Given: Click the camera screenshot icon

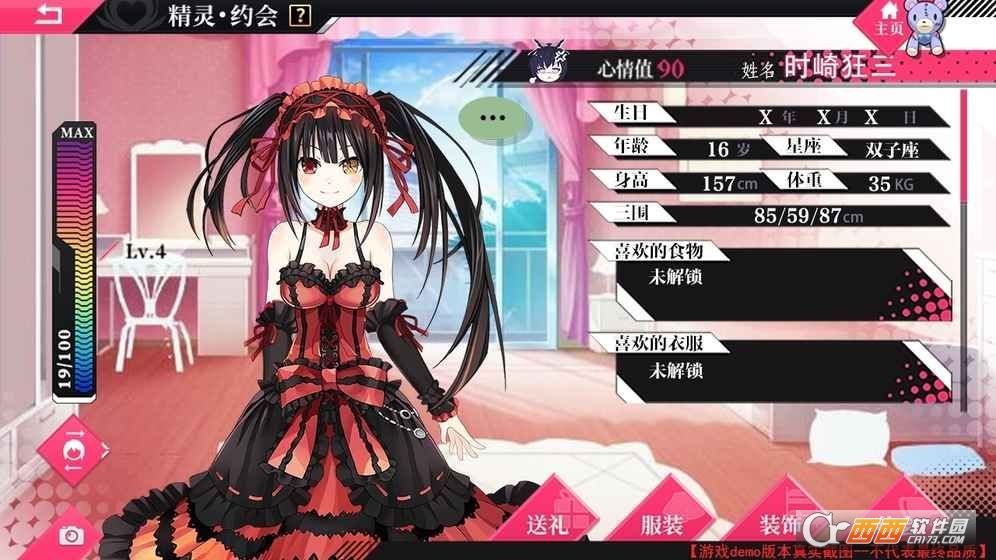Looking at the screenshot, I should point(70,535).
